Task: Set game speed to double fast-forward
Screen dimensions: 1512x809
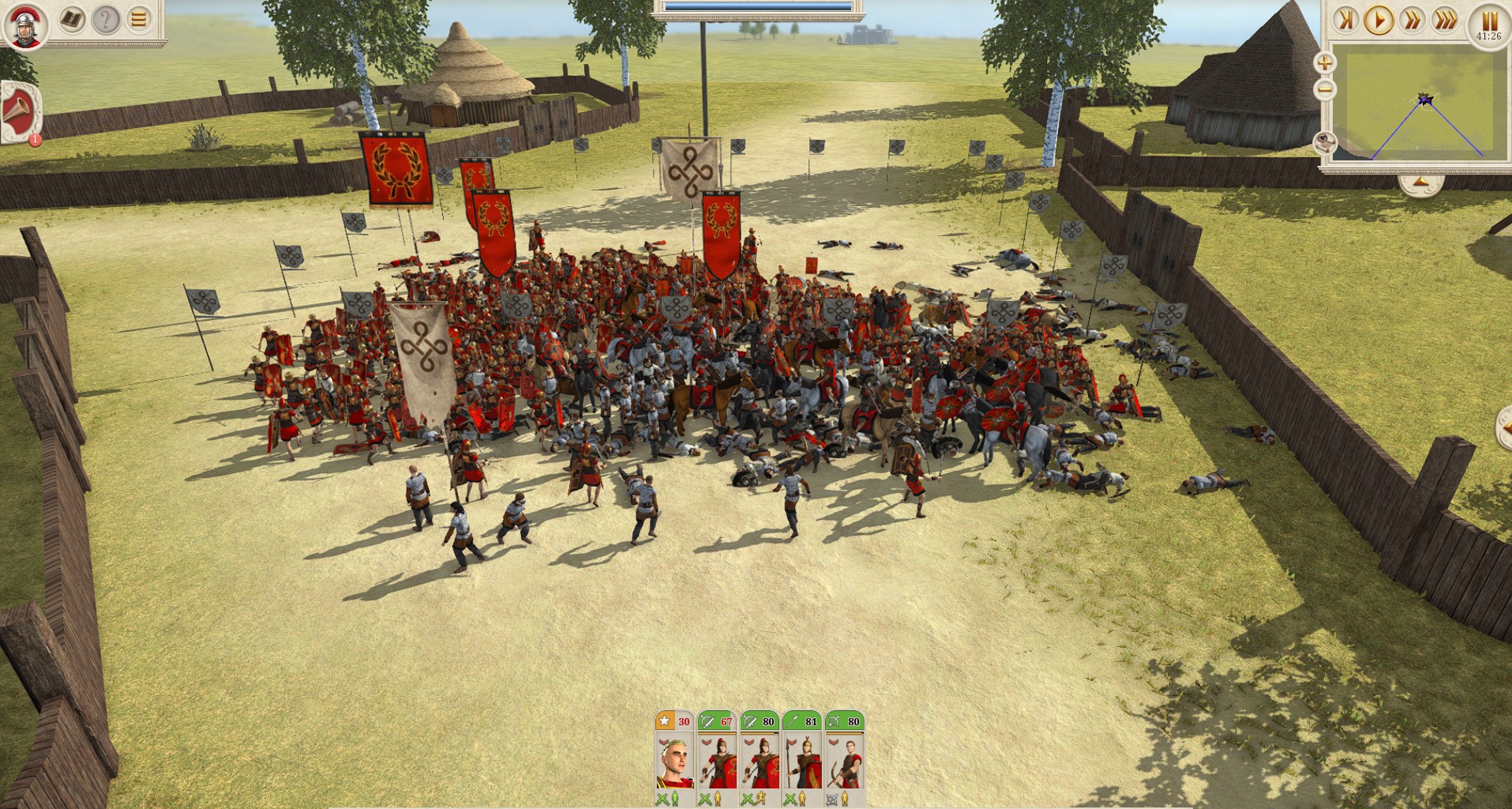Action: (x=1412, y=20)
